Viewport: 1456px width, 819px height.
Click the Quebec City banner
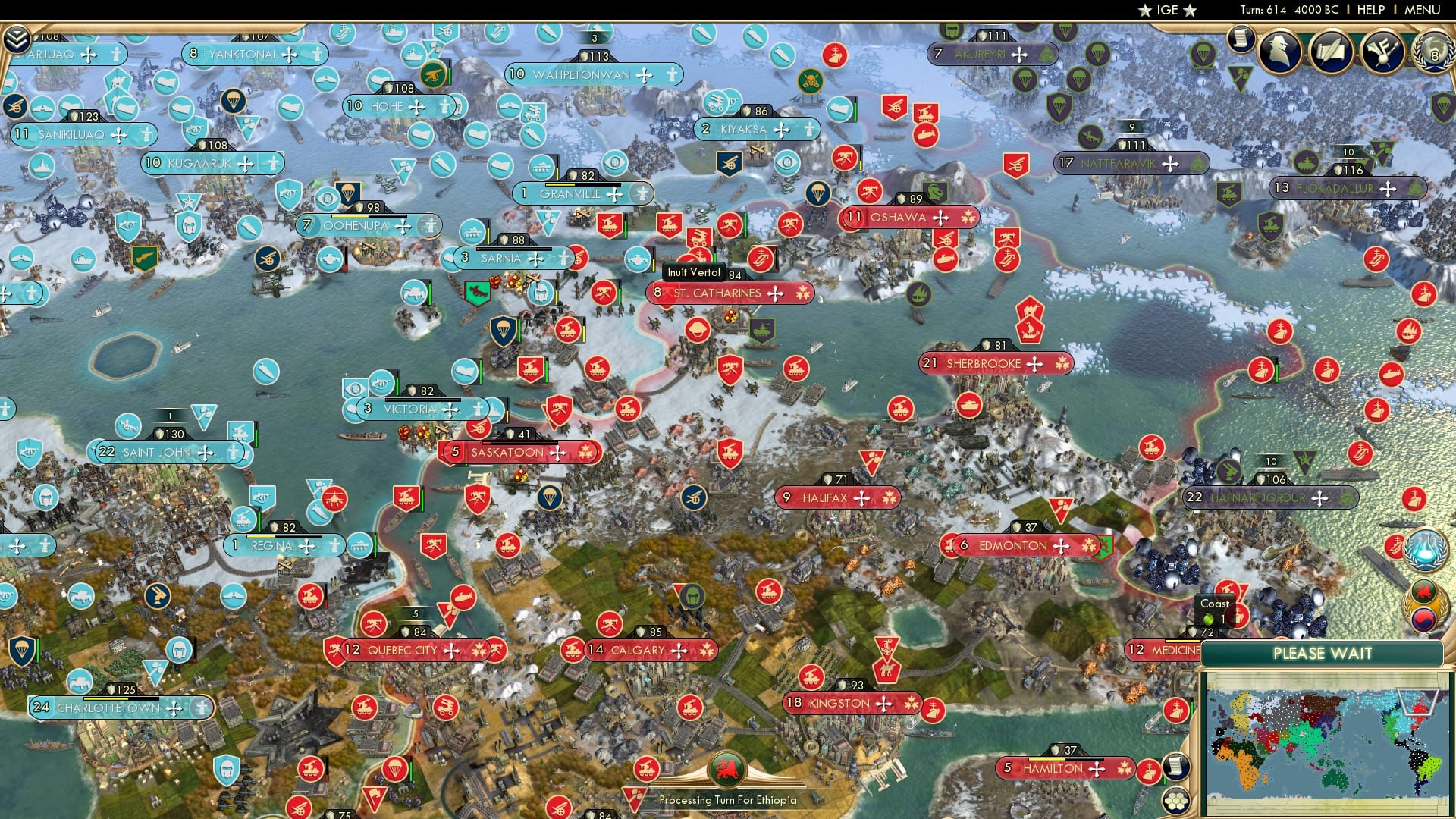[402, 650]
